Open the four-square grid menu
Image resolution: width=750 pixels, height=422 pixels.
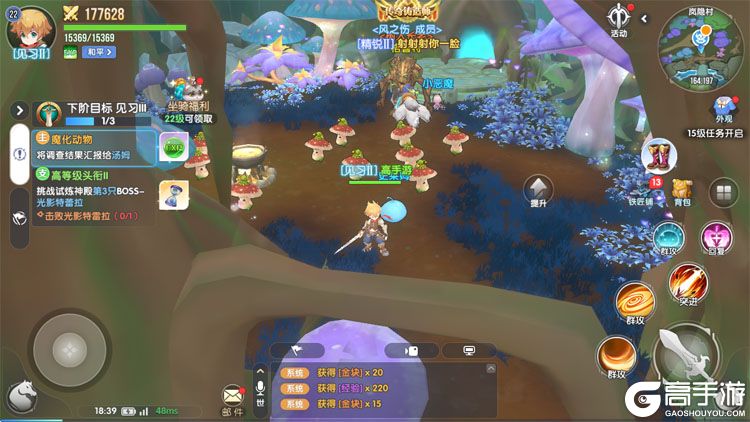coord(720,193)
